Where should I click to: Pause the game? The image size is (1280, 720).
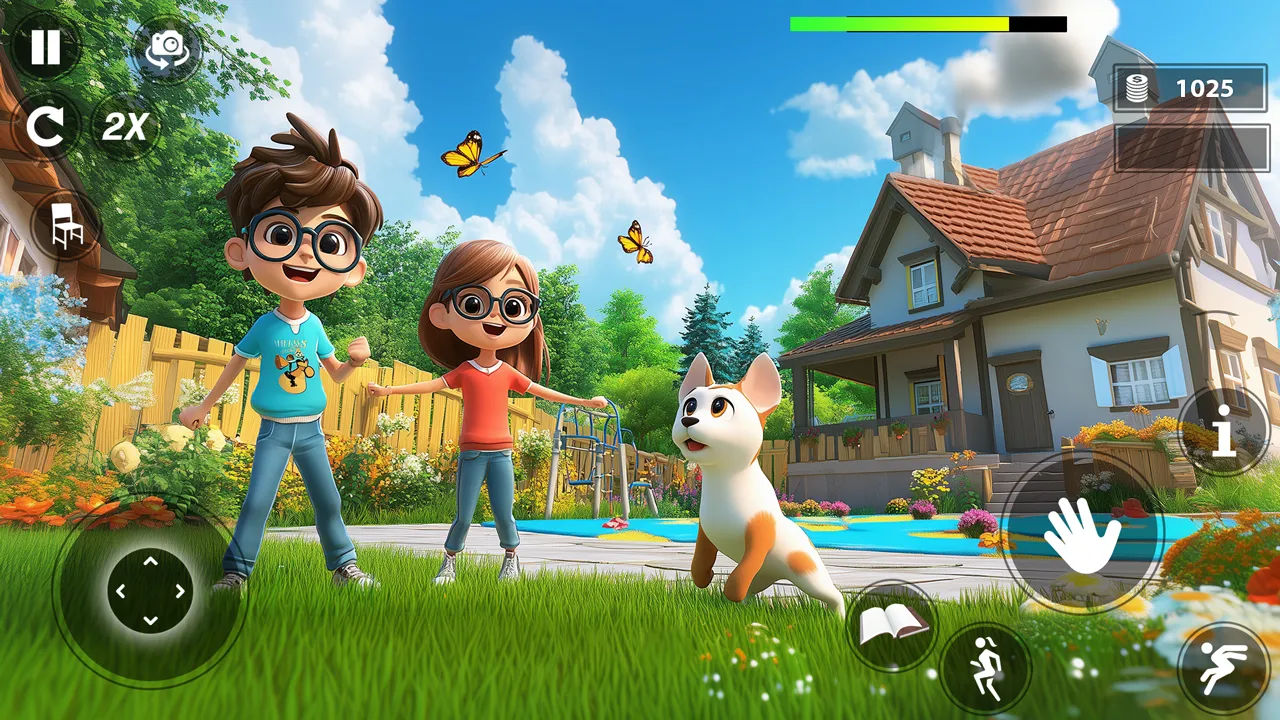[x=45, y=48]
